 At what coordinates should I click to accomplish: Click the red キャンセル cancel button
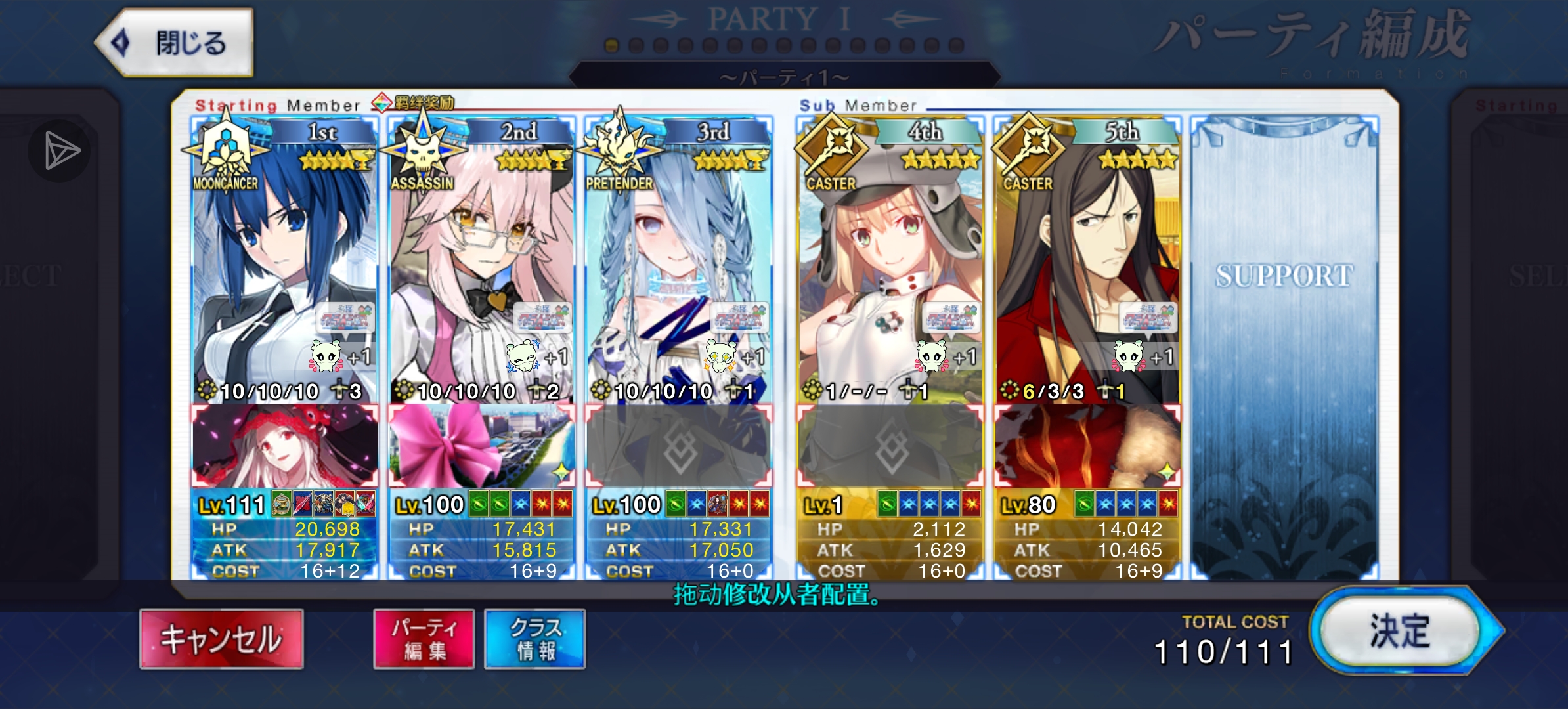coord(221,639)
